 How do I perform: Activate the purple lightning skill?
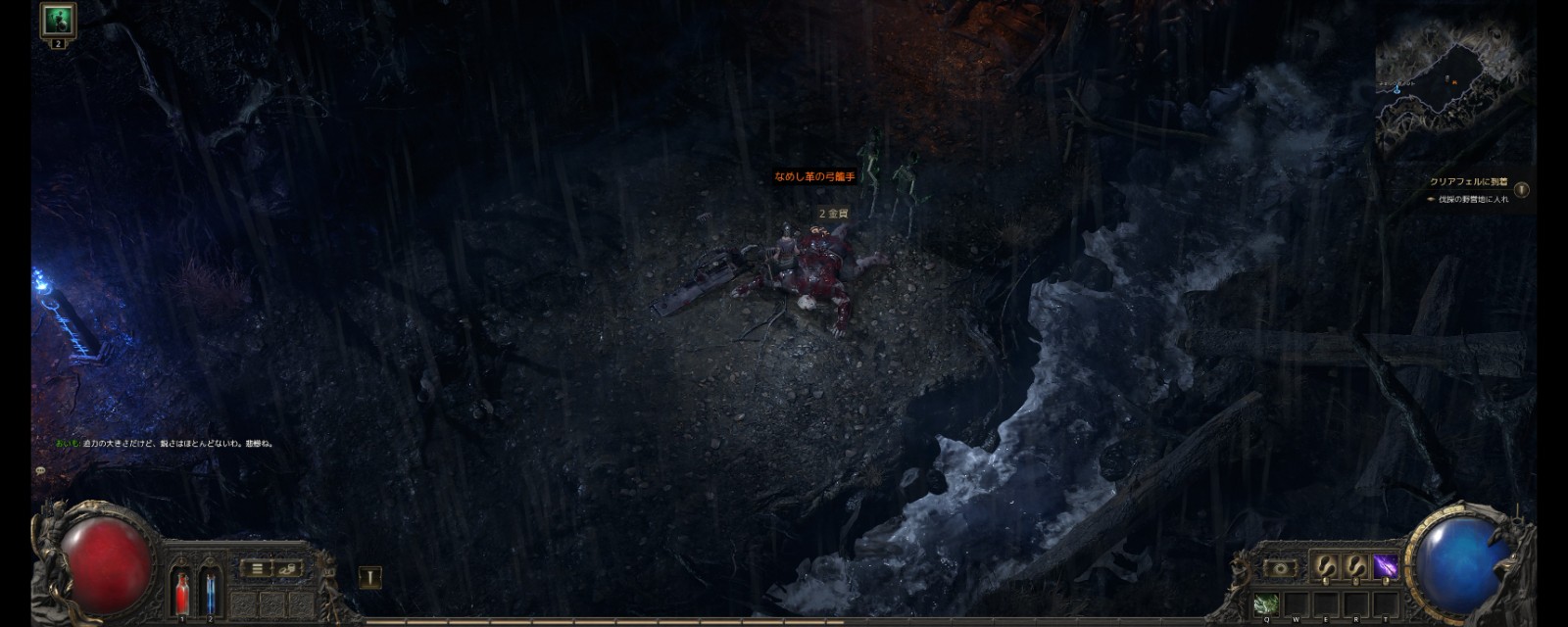click(x=1385, y=566)
